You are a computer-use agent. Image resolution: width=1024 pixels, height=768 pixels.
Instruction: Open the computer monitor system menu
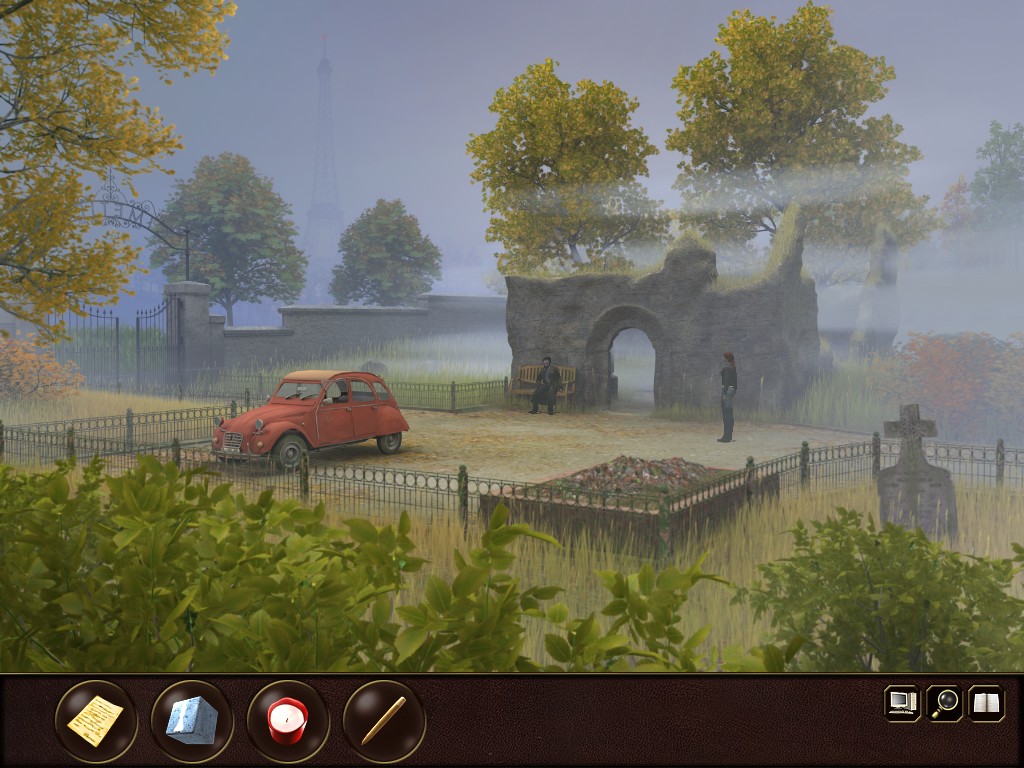(902, 703)
